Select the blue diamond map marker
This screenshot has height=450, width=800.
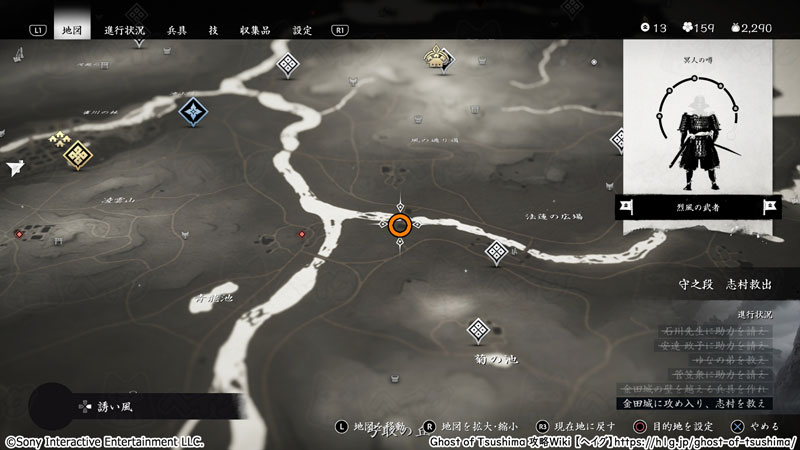(193, 111)
